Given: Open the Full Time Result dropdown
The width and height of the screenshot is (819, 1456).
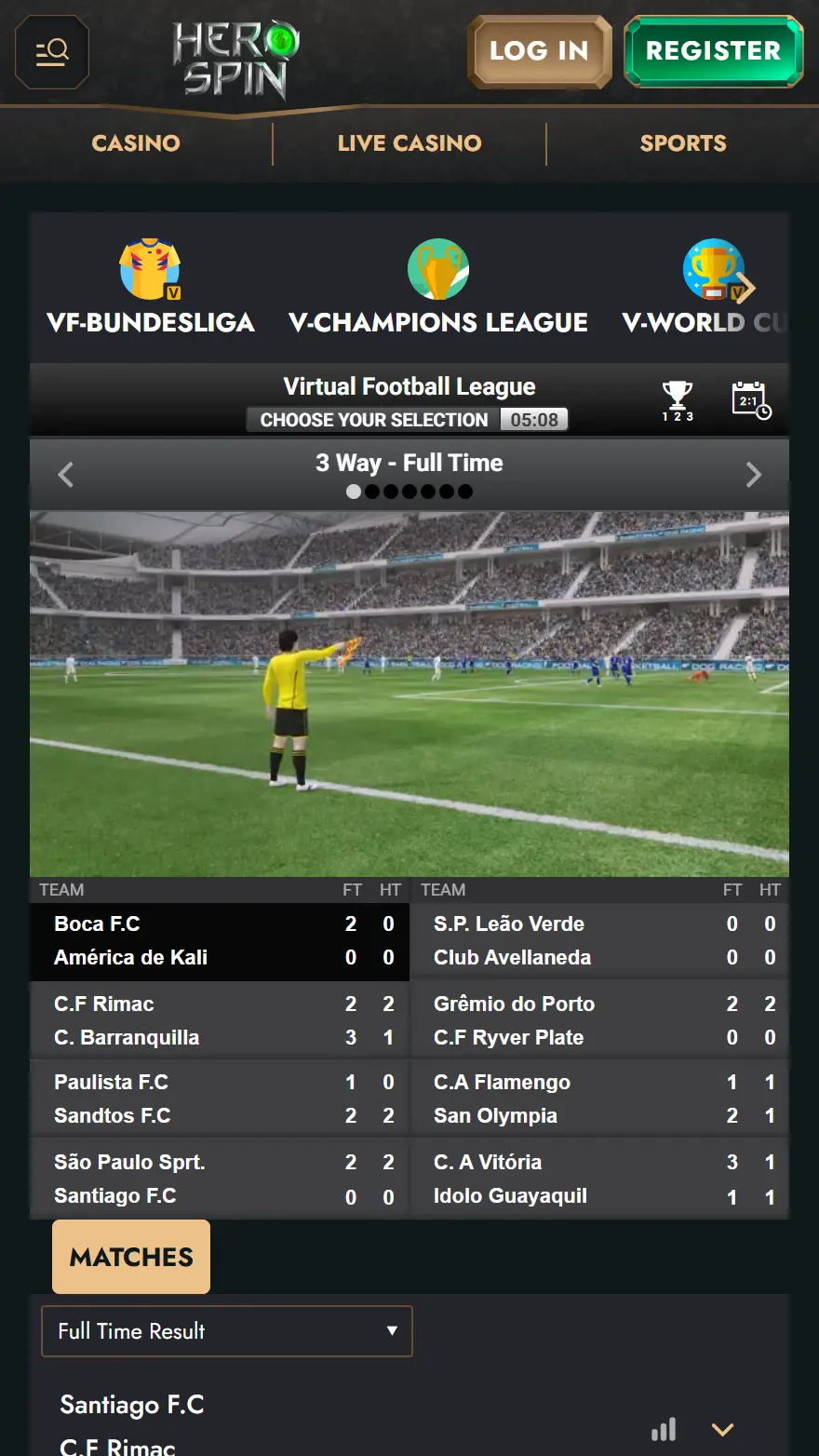Looking at the screenshot, I should coord(227,1331).
